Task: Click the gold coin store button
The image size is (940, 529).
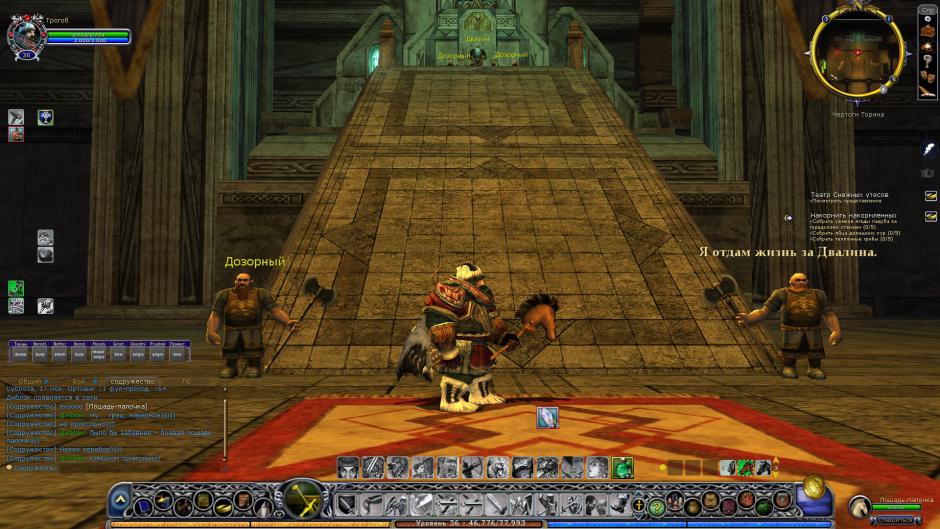Action: [814, 487]
